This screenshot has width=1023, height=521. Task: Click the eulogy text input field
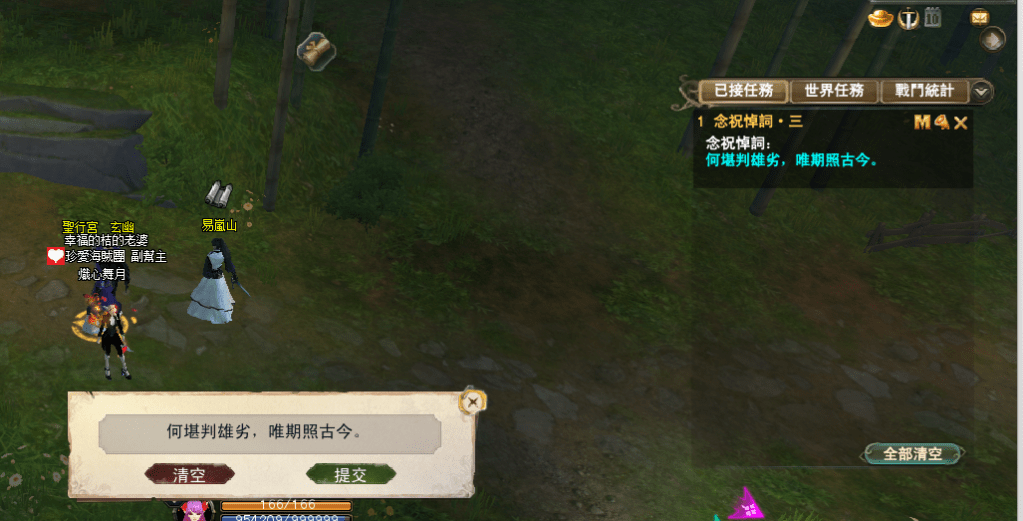pyautogui.click(x=269, y=433)
